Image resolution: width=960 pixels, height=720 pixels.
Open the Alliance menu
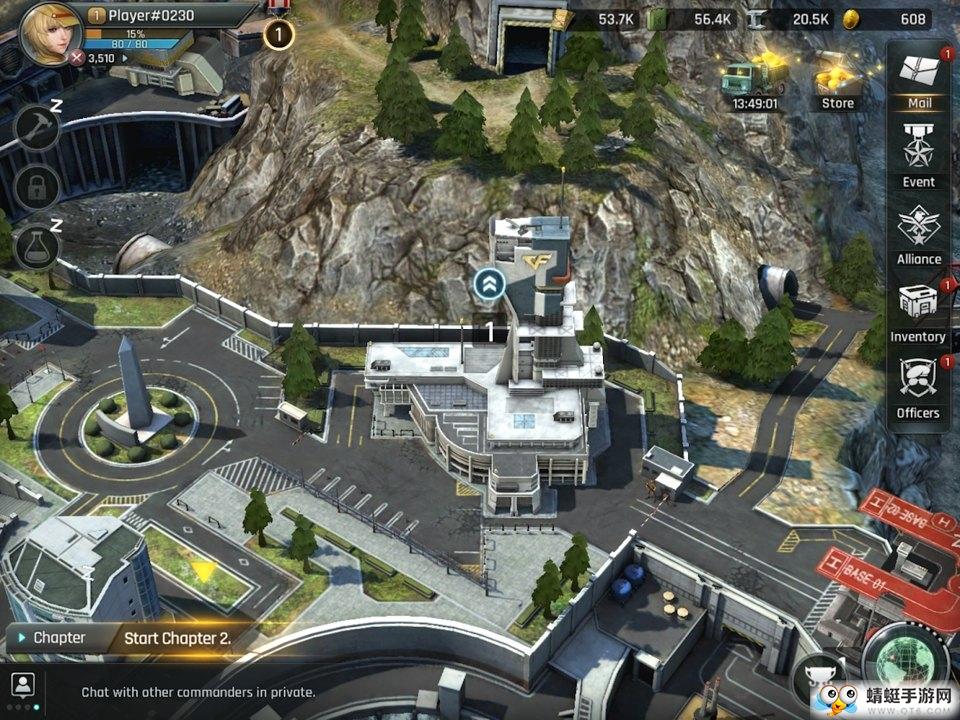click(918, 233)
